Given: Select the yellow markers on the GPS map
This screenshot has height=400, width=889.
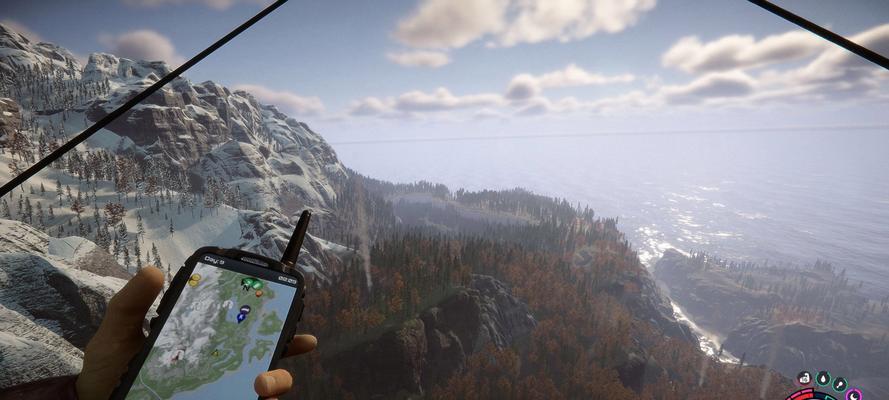Looking at the screenshot, I should (x=194, y=281).
